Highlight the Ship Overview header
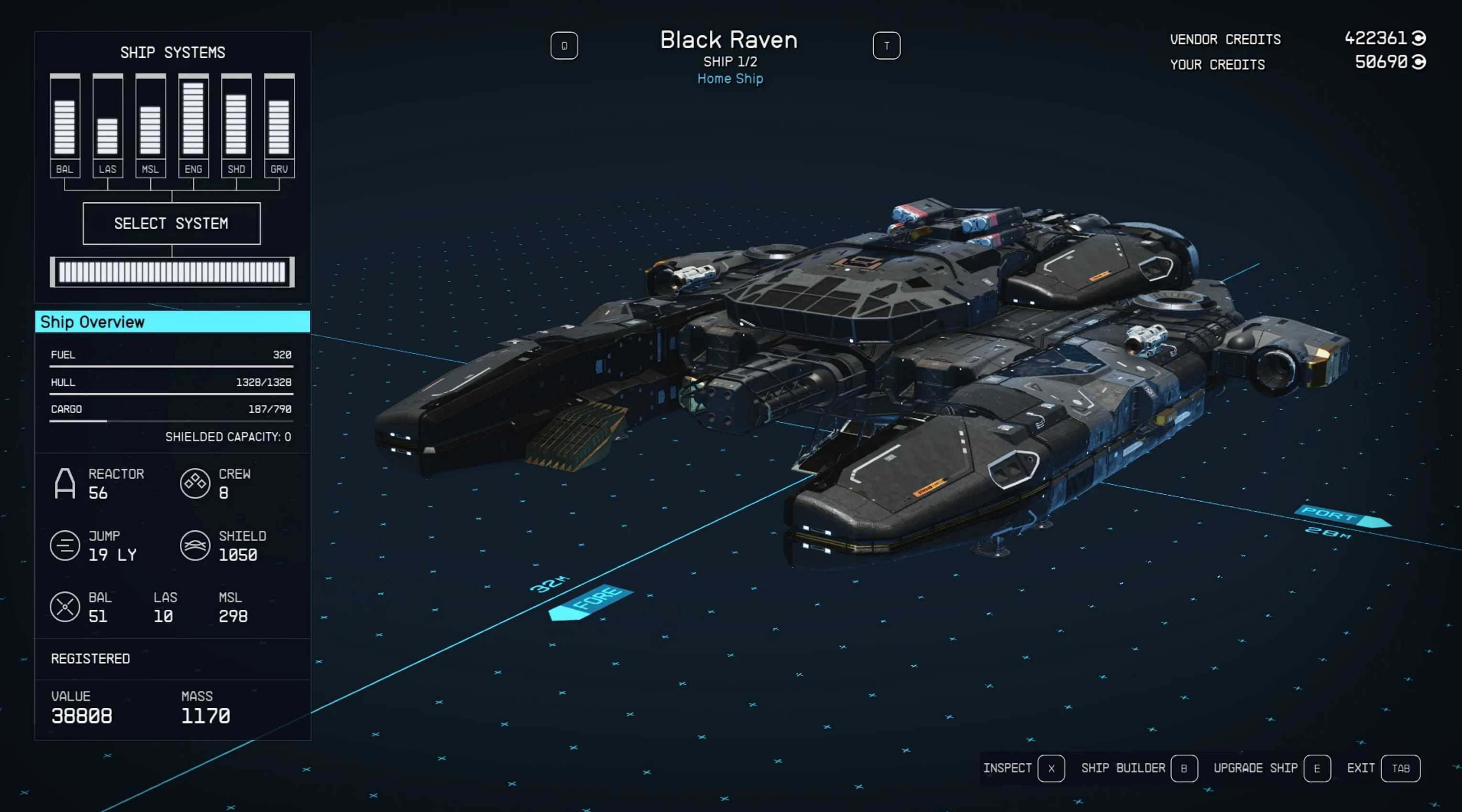The width and height of the screenshot is (1462, 812). [173, 322]
